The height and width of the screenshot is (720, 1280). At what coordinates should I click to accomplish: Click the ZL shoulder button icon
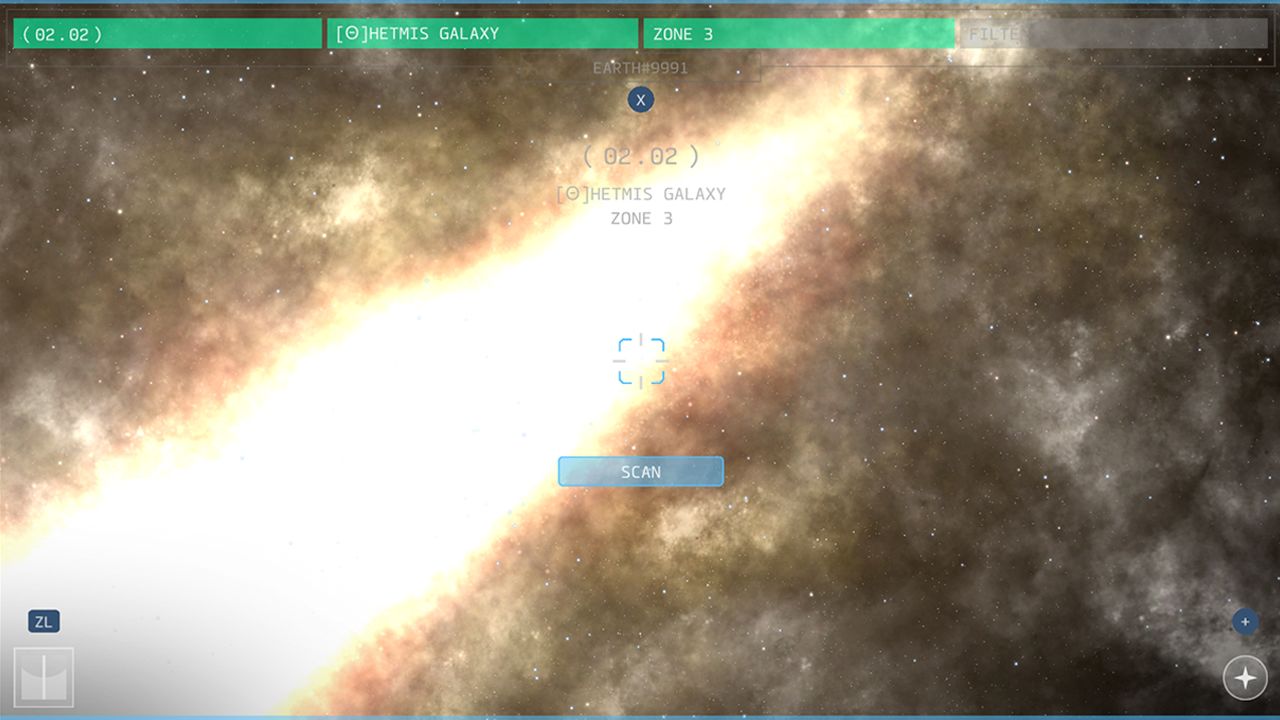pos(43,621)
